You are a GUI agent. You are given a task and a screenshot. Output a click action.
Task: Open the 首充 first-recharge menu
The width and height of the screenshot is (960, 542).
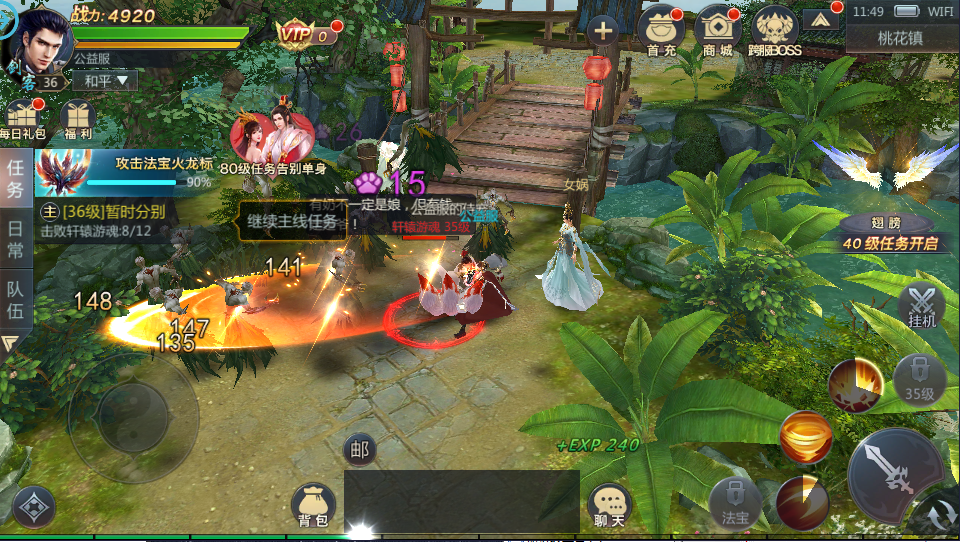click(660, 31)
